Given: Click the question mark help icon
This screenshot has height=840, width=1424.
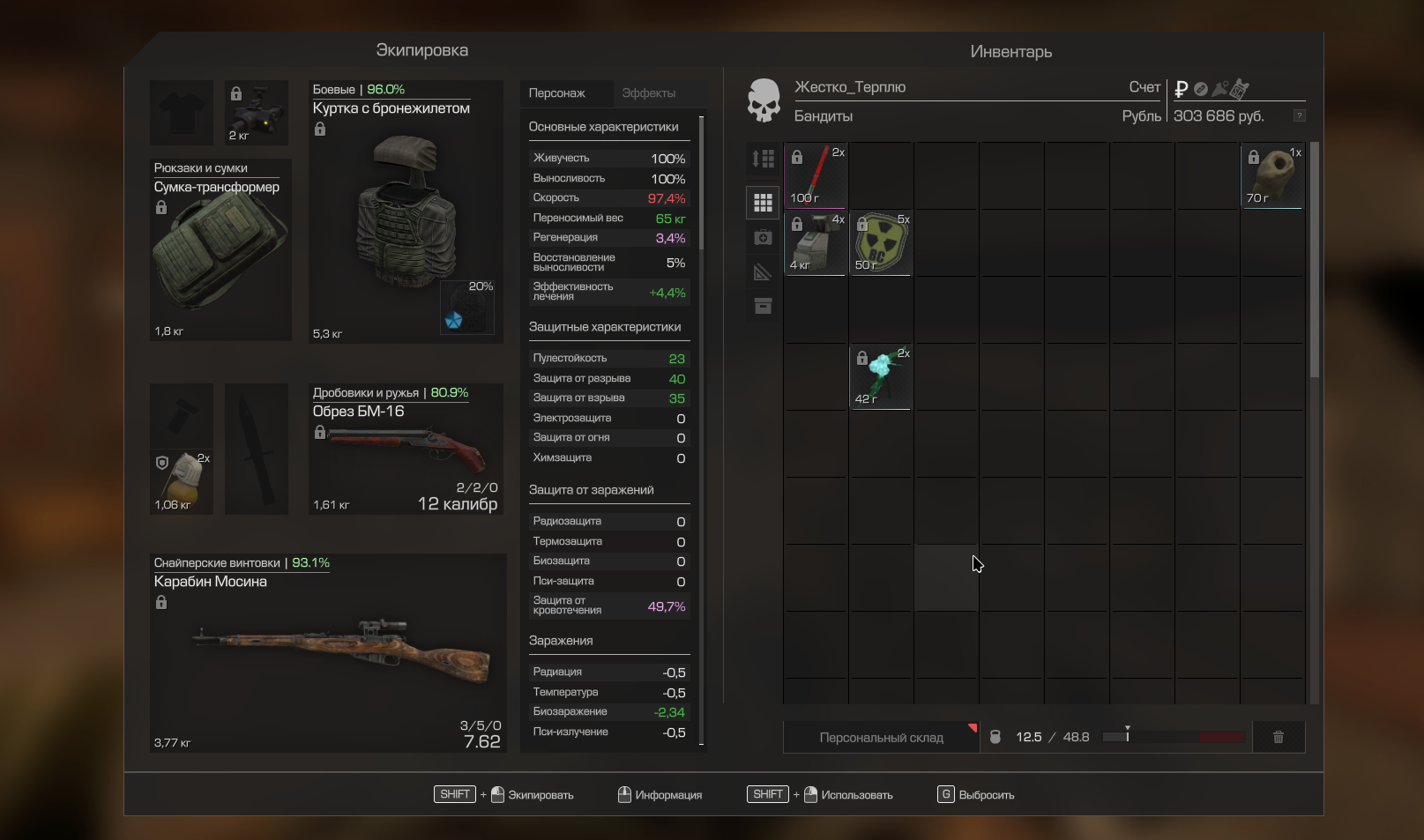Looking at the screenshot, I should click(1299, 116).
